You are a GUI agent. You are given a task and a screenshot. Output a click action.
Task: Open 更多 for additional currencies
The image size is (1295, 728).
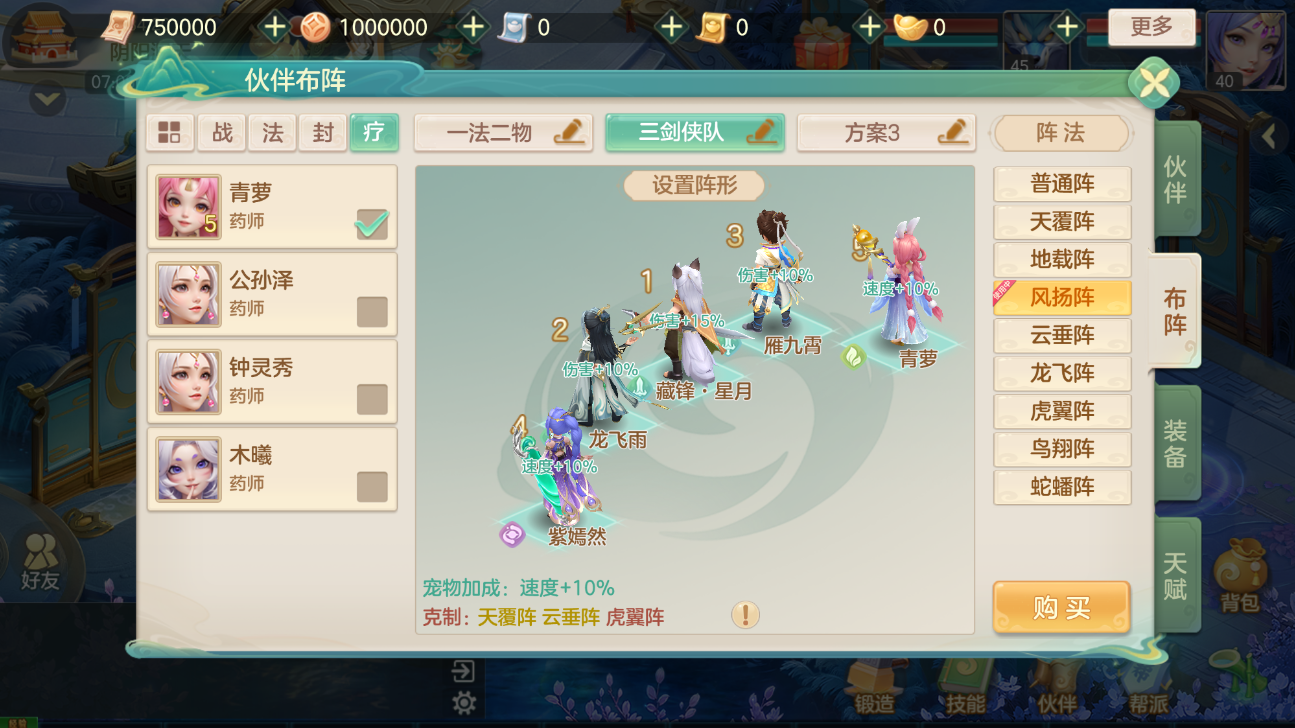1151,27
